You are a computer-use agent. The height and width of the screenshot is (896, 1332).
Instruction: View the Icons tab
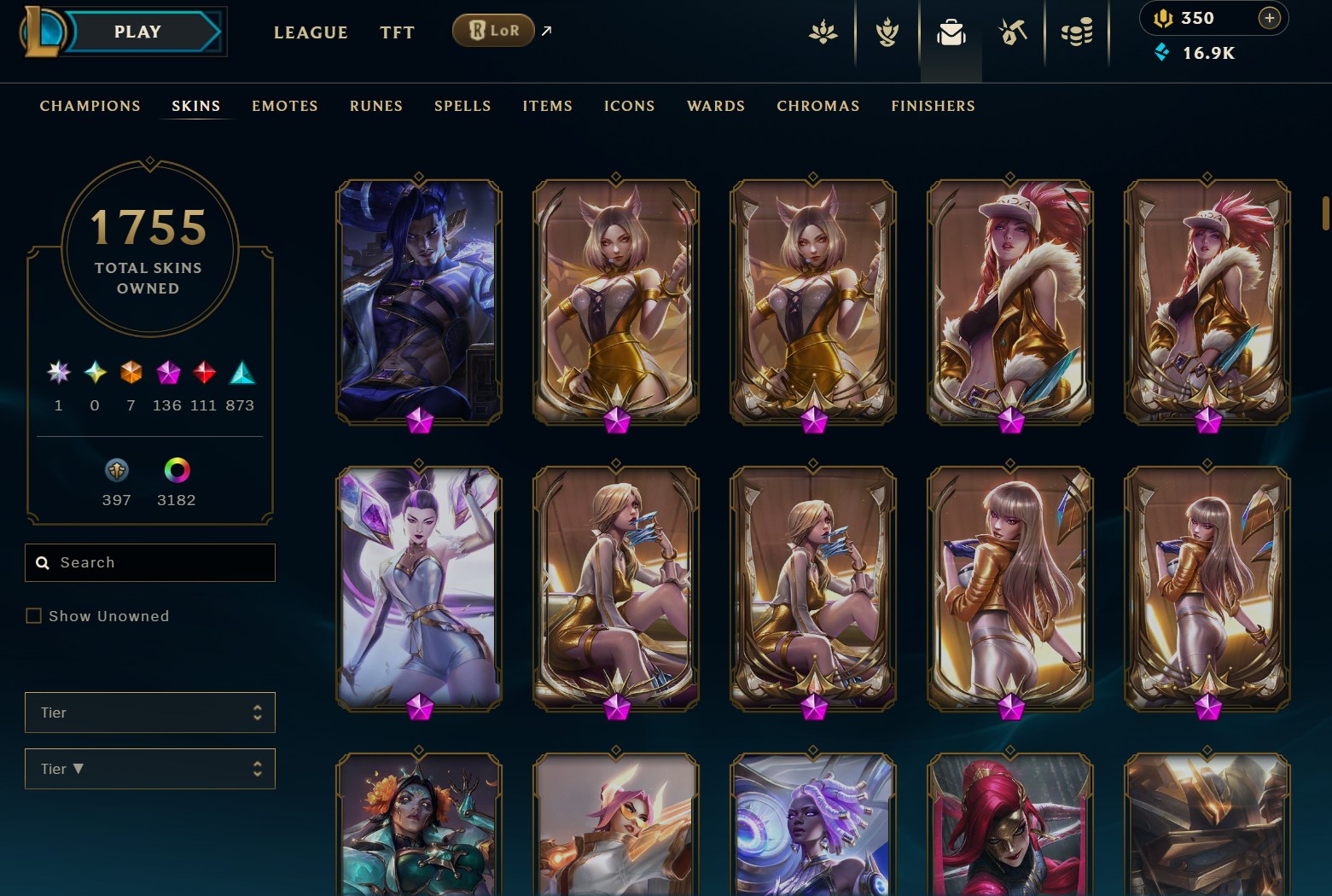coord(629,106)
